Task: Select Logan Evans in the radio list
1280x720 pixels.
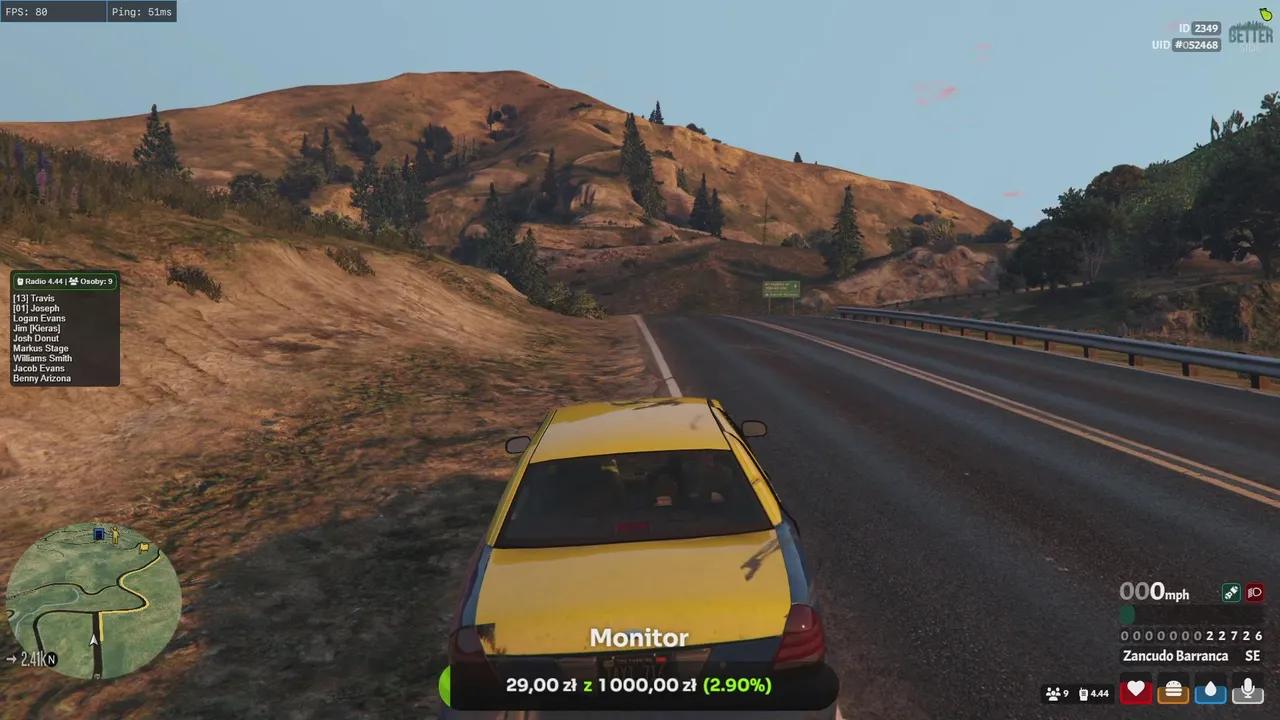Action: pos(39,318)
